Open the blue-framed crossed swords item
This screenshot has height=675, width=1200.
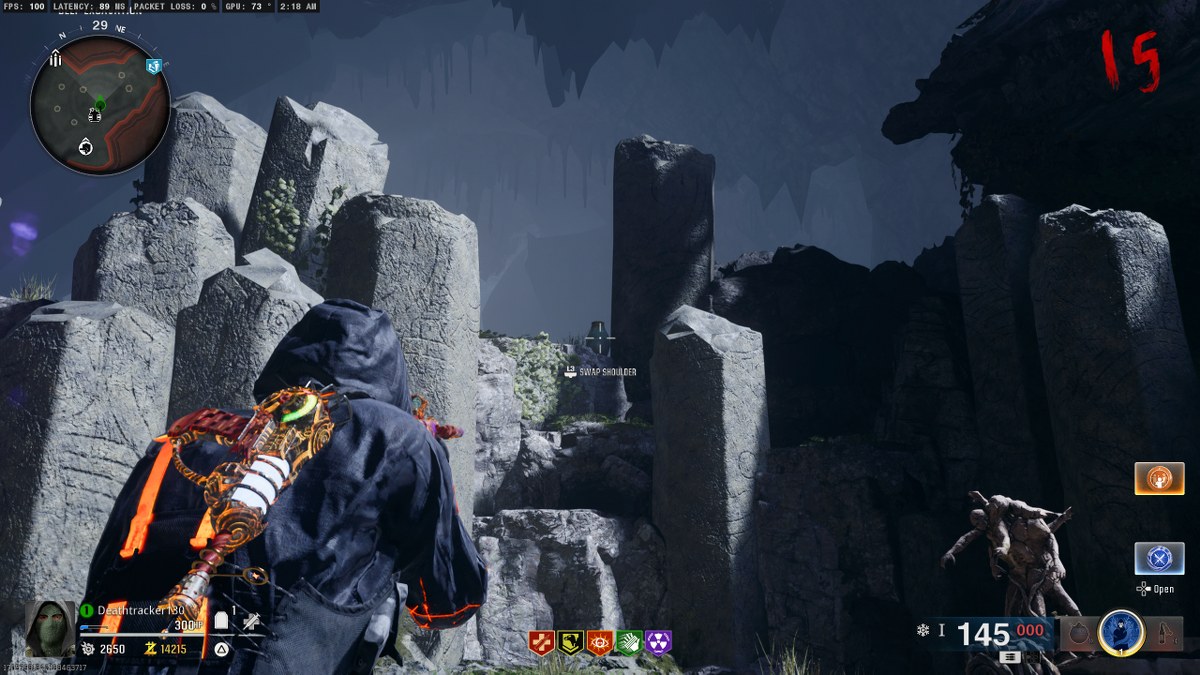coord(1159,558)
